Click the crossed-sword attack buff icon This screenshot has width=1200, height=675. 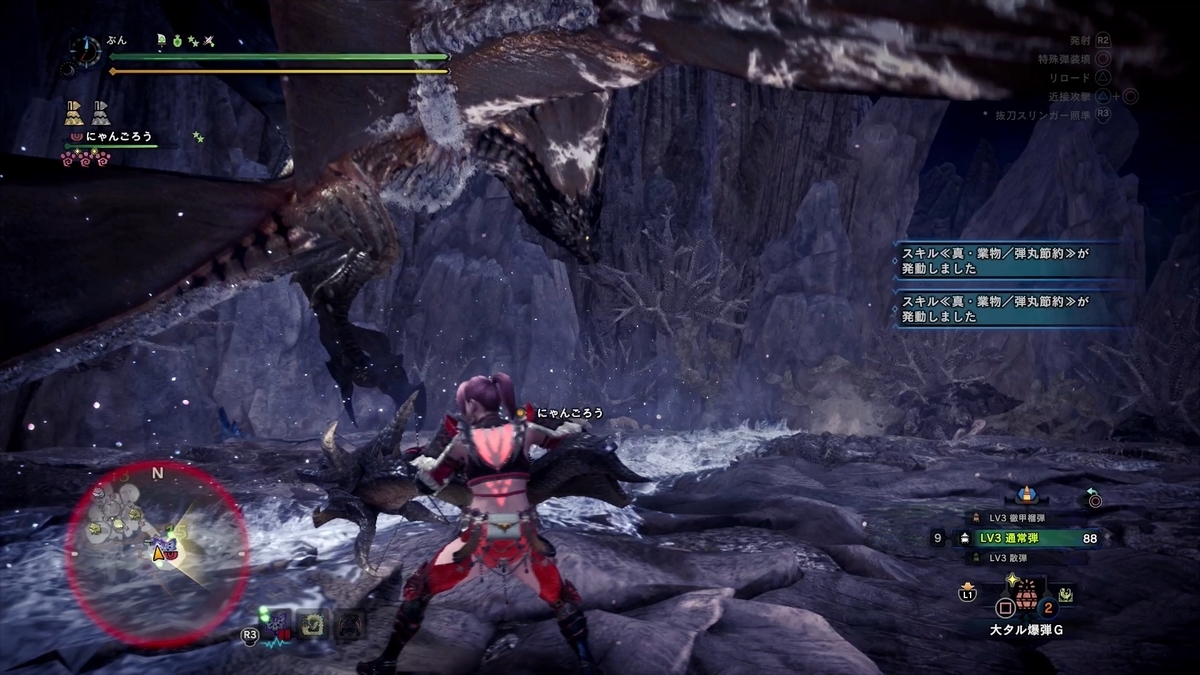(x=210, y=41)
